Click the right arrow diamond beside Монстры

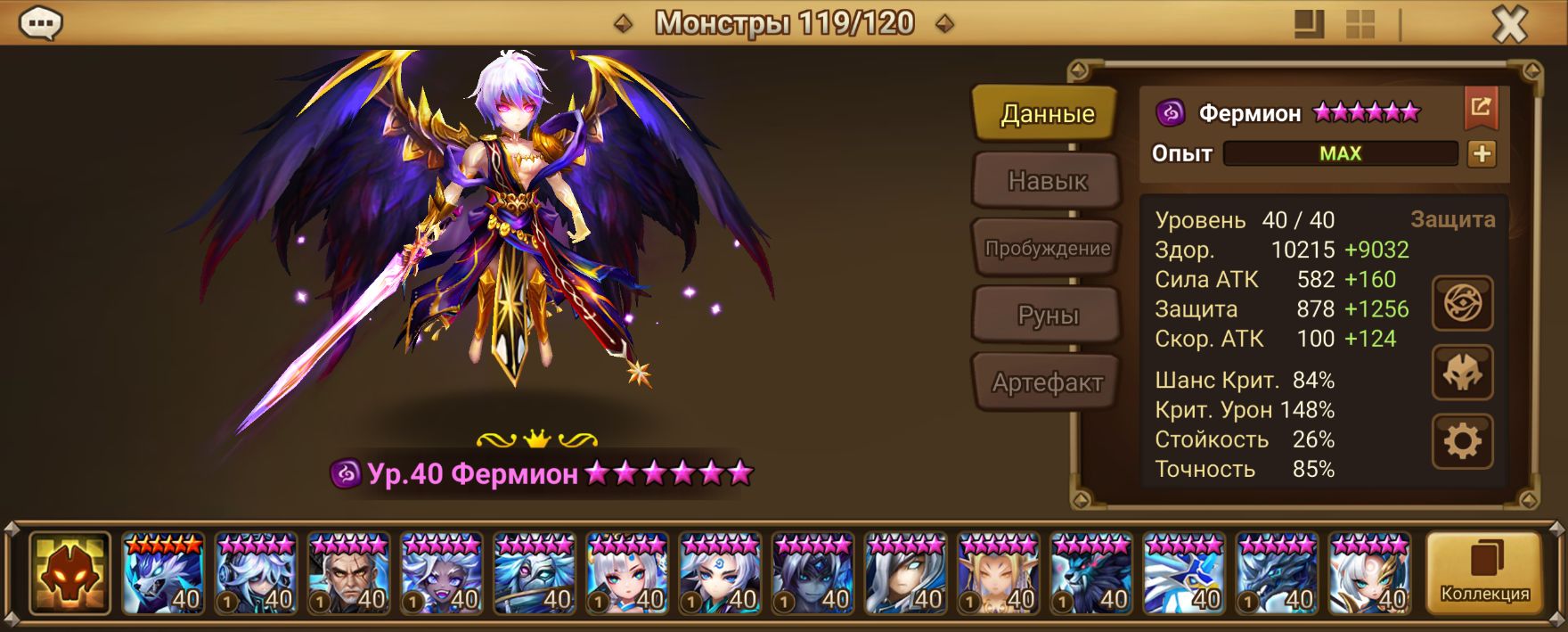coord(944,24)
